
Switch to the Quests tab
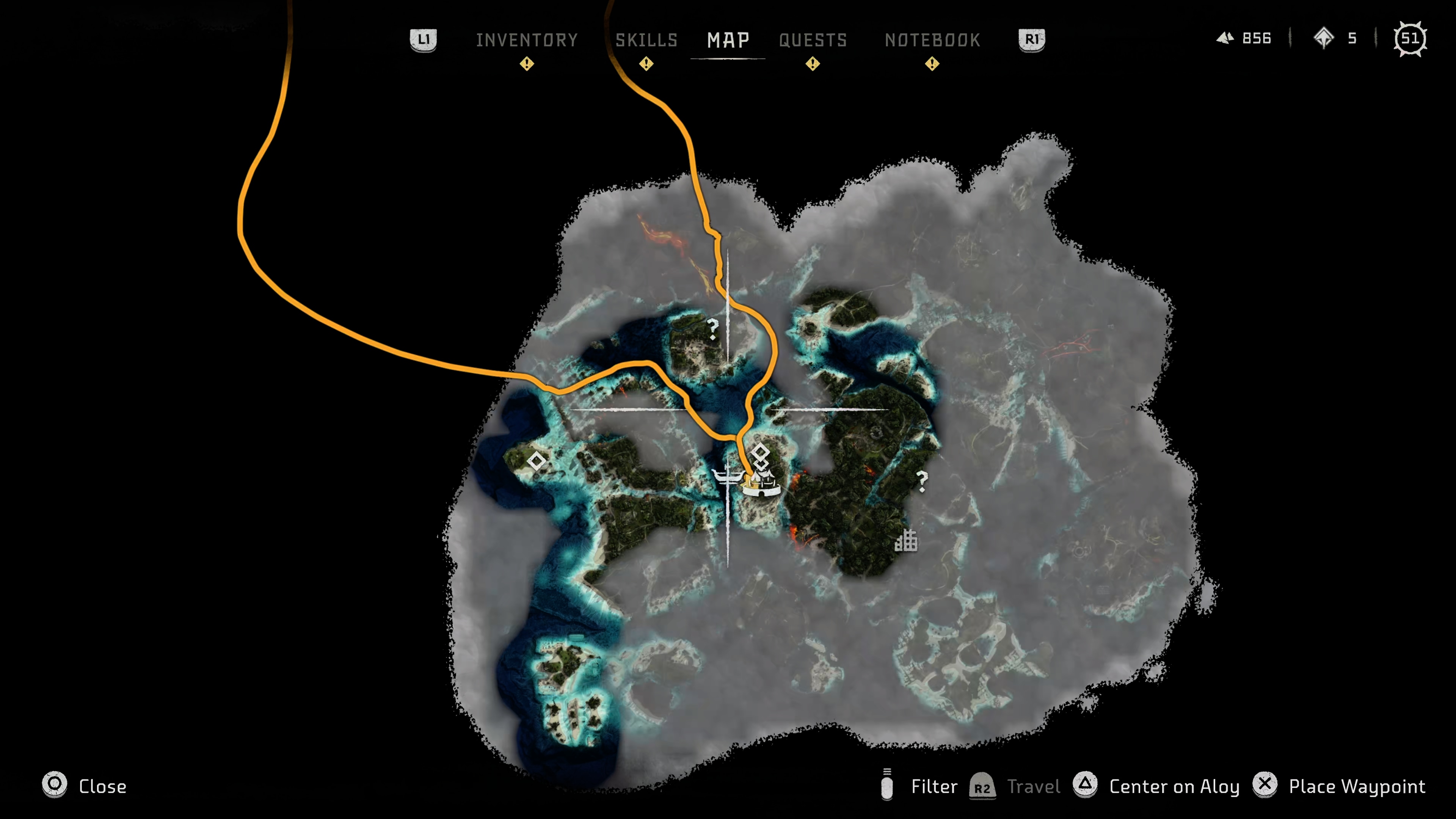[812, 39]
